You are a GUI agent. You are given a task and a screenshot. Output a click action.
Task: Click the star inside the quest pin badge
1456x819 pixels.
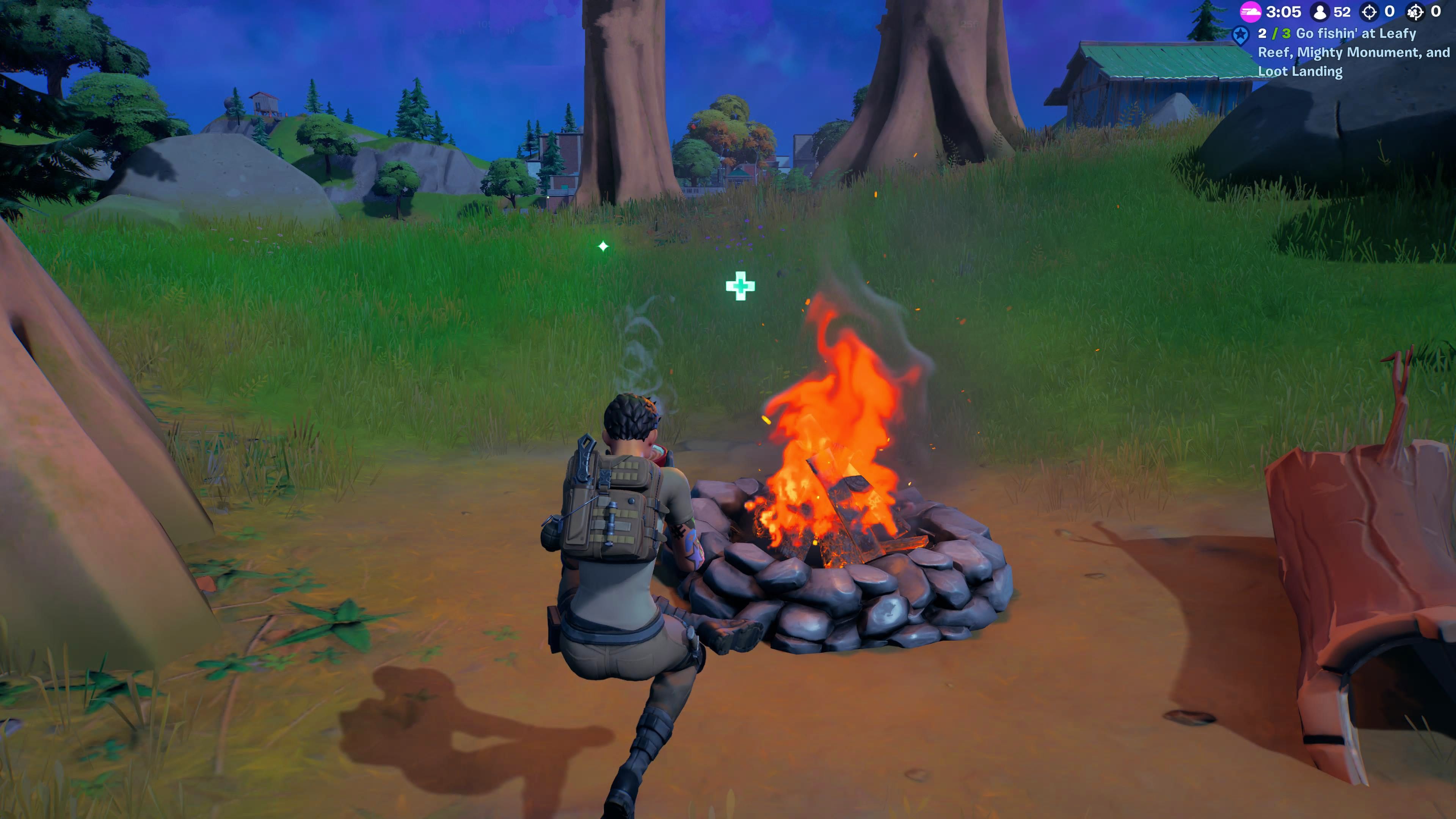click(1241, 33)
